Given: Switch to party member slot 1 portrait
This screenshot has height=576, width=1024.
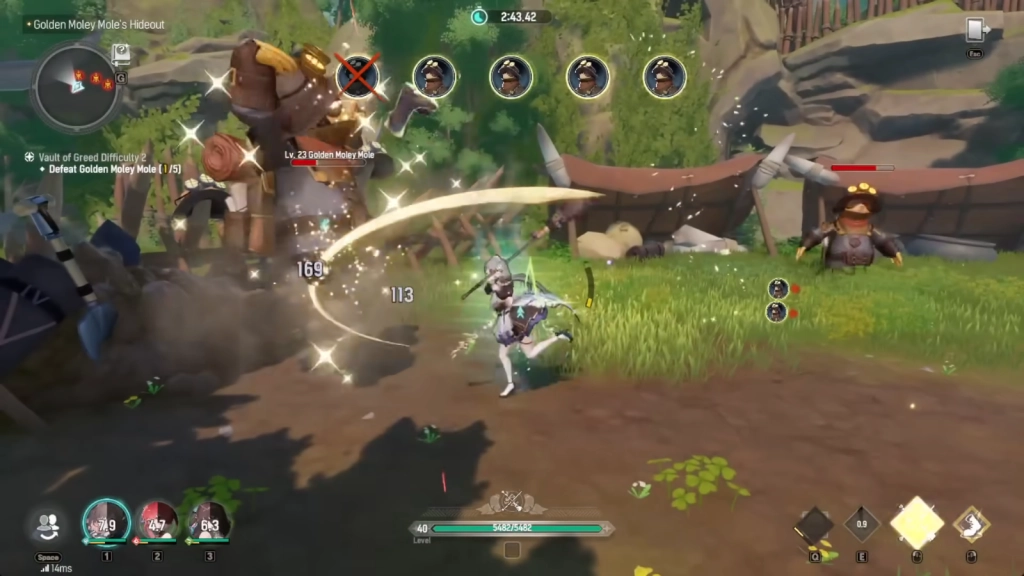Looking at the screenshot, I should pos(106,522).
